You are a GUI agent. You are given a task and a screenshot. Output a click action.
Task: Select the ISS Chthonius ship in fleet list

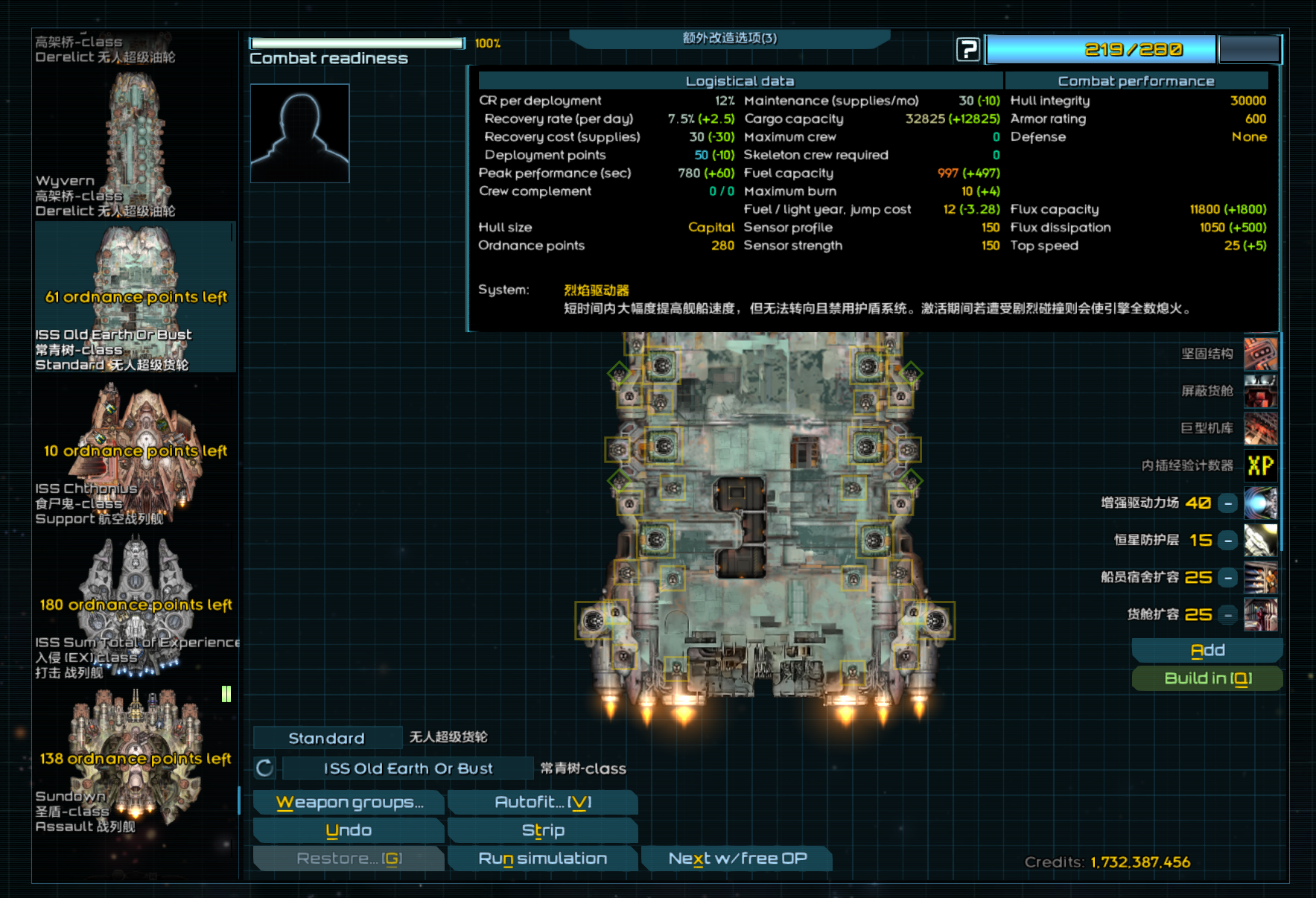tap(135, 453)
